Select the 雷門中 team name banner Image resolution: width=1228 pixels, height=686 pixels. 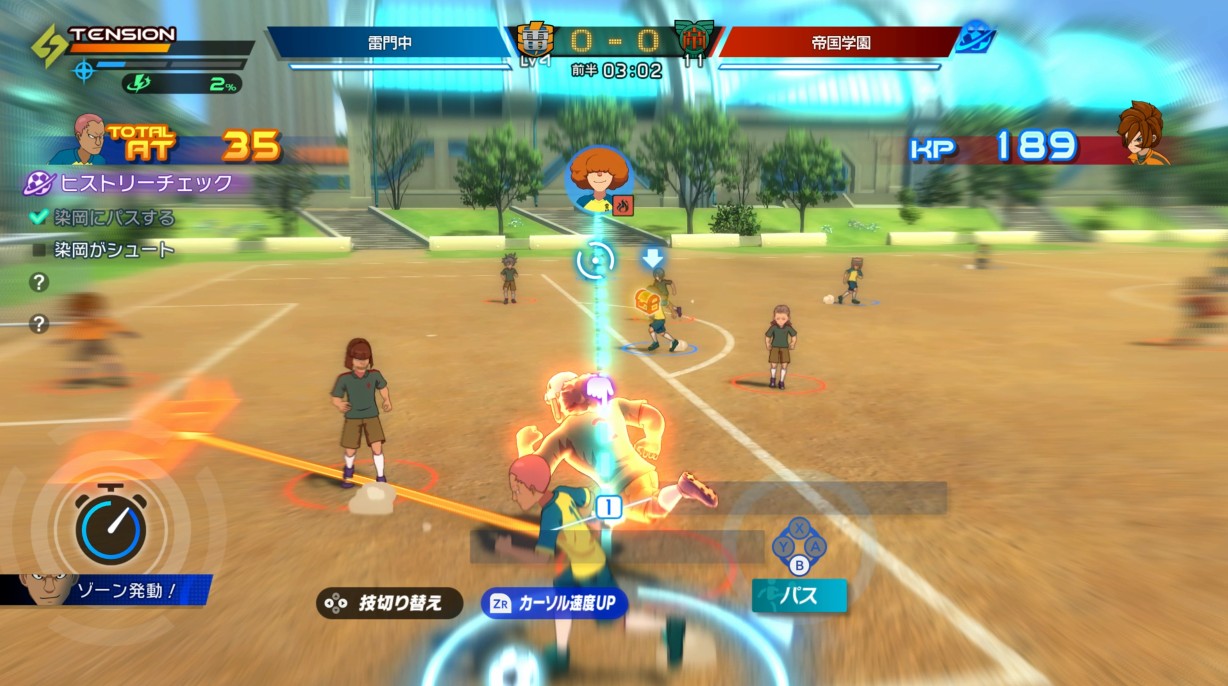pos(390,43)
